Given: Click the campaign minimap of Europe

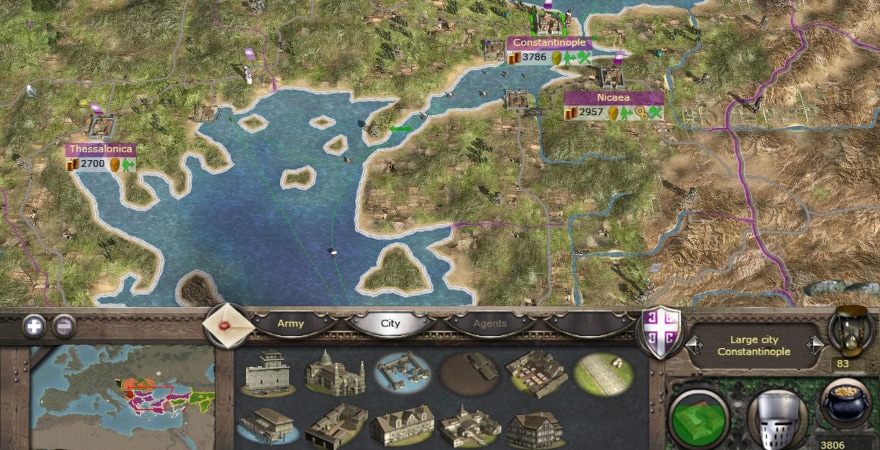Looking at the screenshot, I should click(122, 395).
